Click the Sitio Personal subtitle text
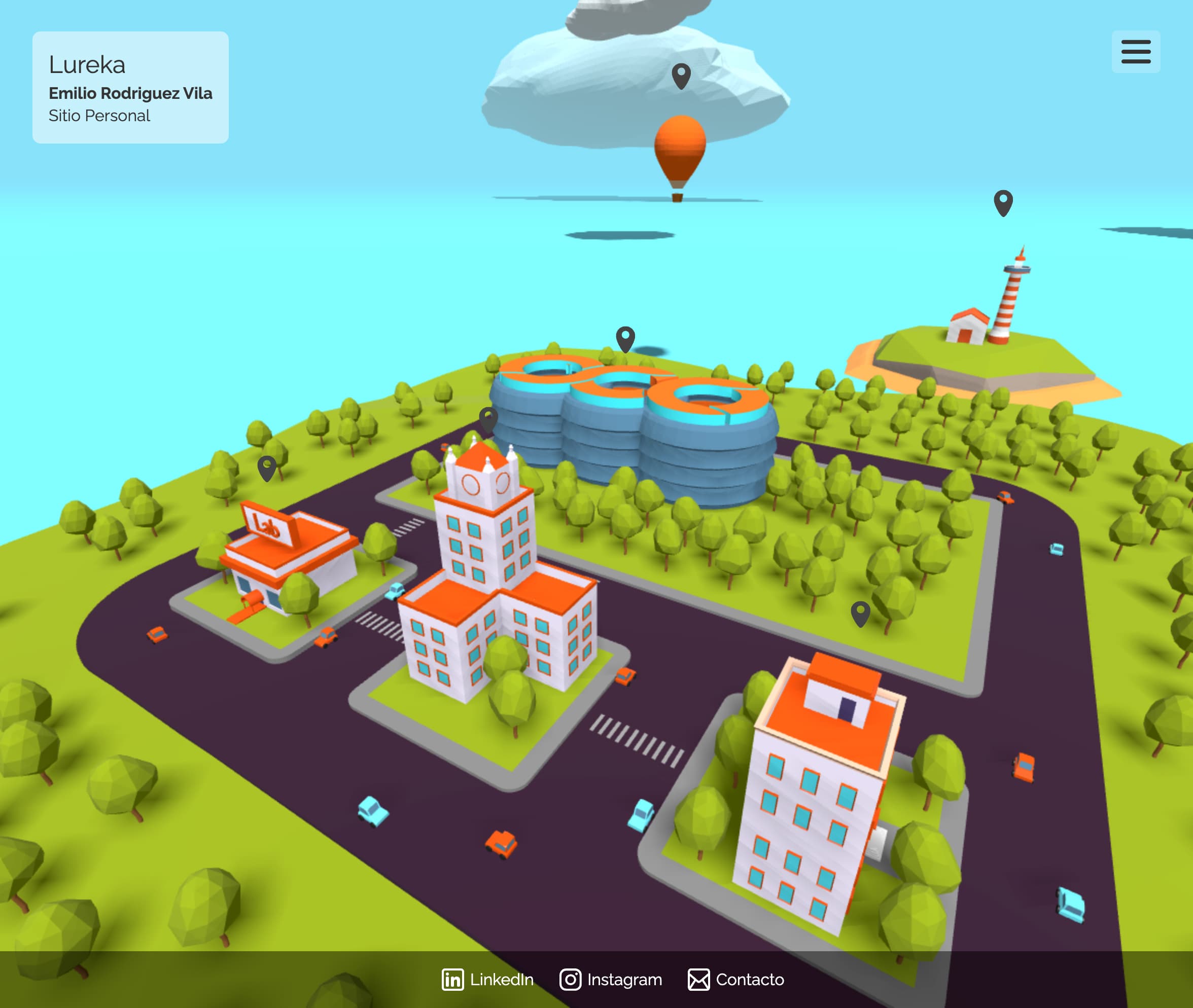Viewport: 1193px width, 1008px height. tap(99, 116)
